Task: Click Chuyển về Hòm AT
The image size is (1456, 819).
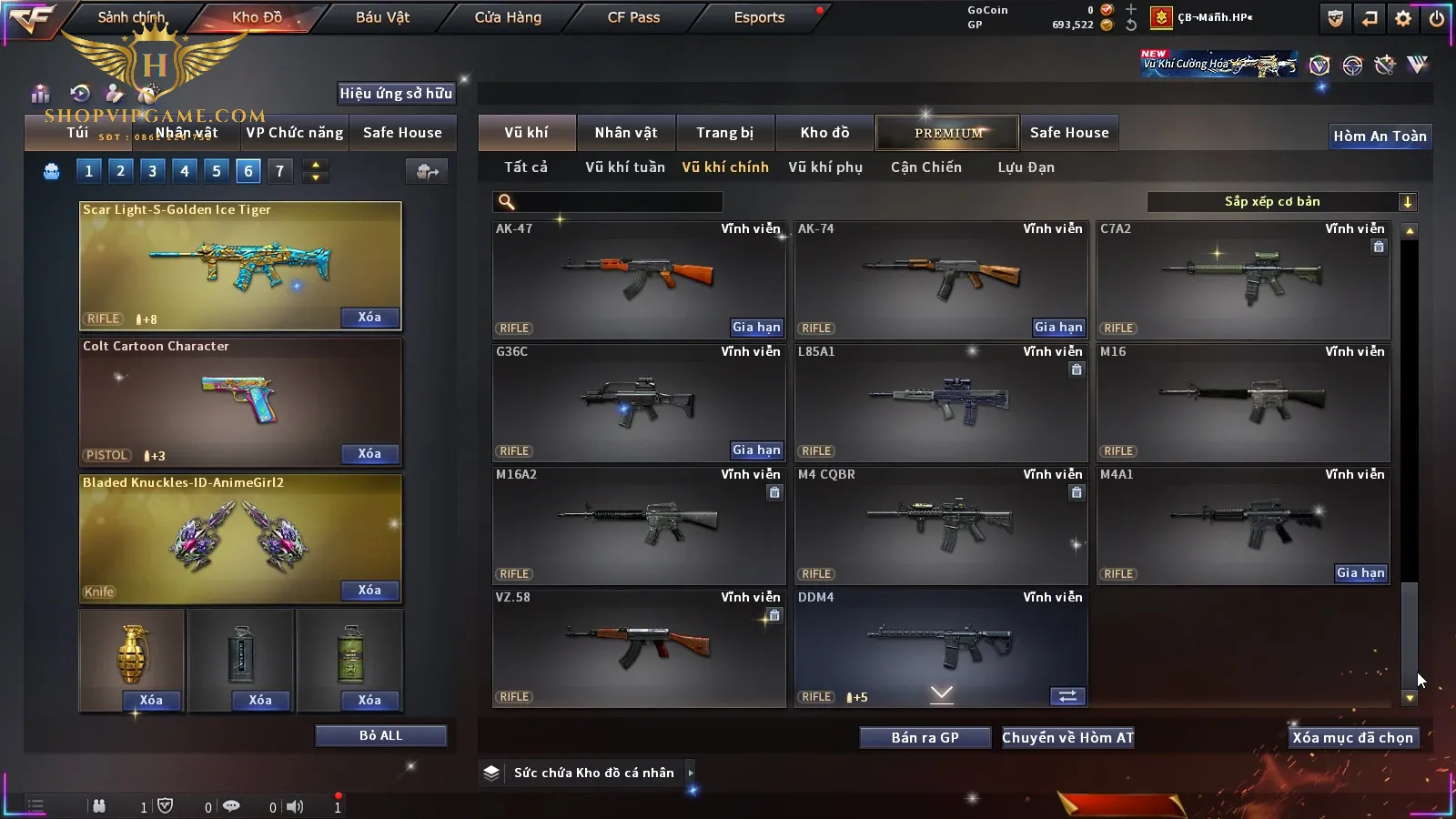Action: point(1067,738)
